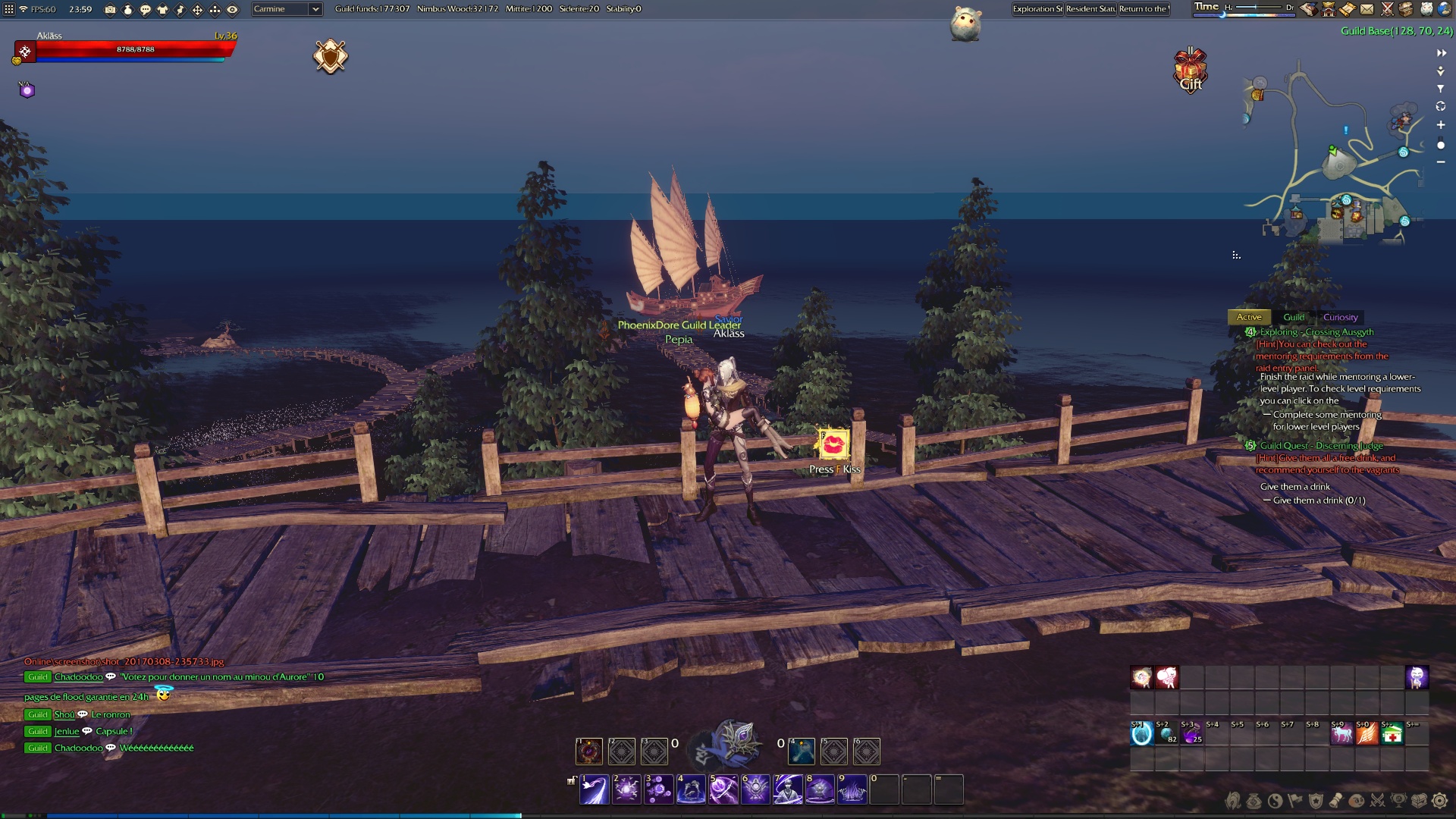Image resolution: width=1456 pixels, height=819 pixels.
Task: Open the mail envelope icon
Action: 1367,9
